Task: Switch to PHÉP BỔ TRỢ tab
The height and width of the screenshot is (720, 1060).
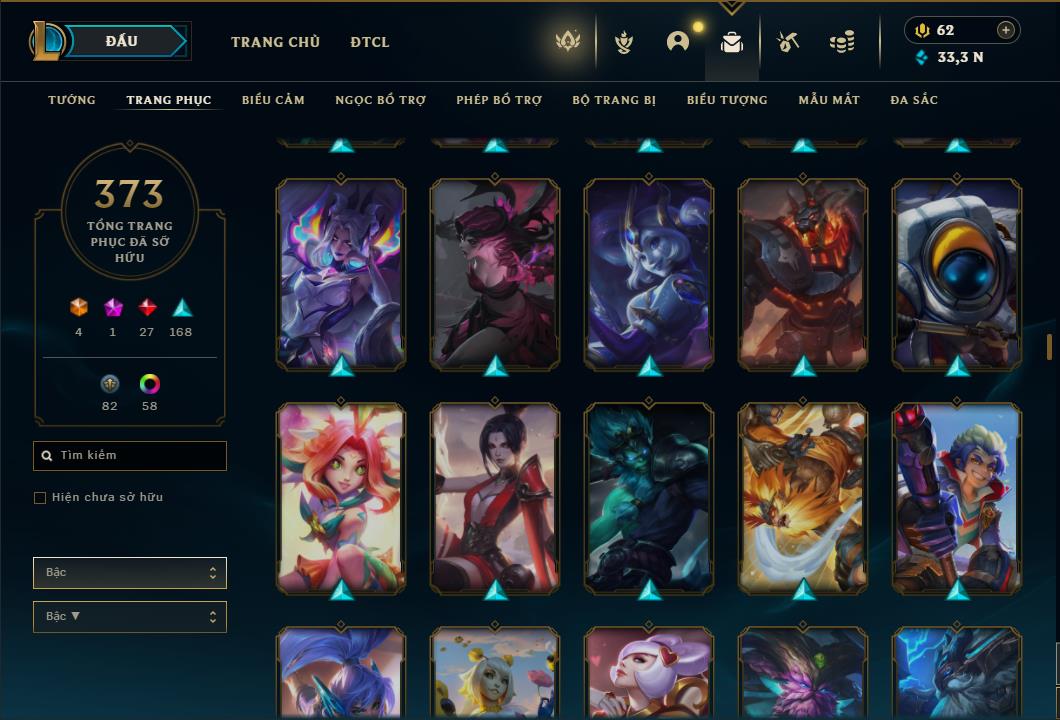Action: pos(499,100)
